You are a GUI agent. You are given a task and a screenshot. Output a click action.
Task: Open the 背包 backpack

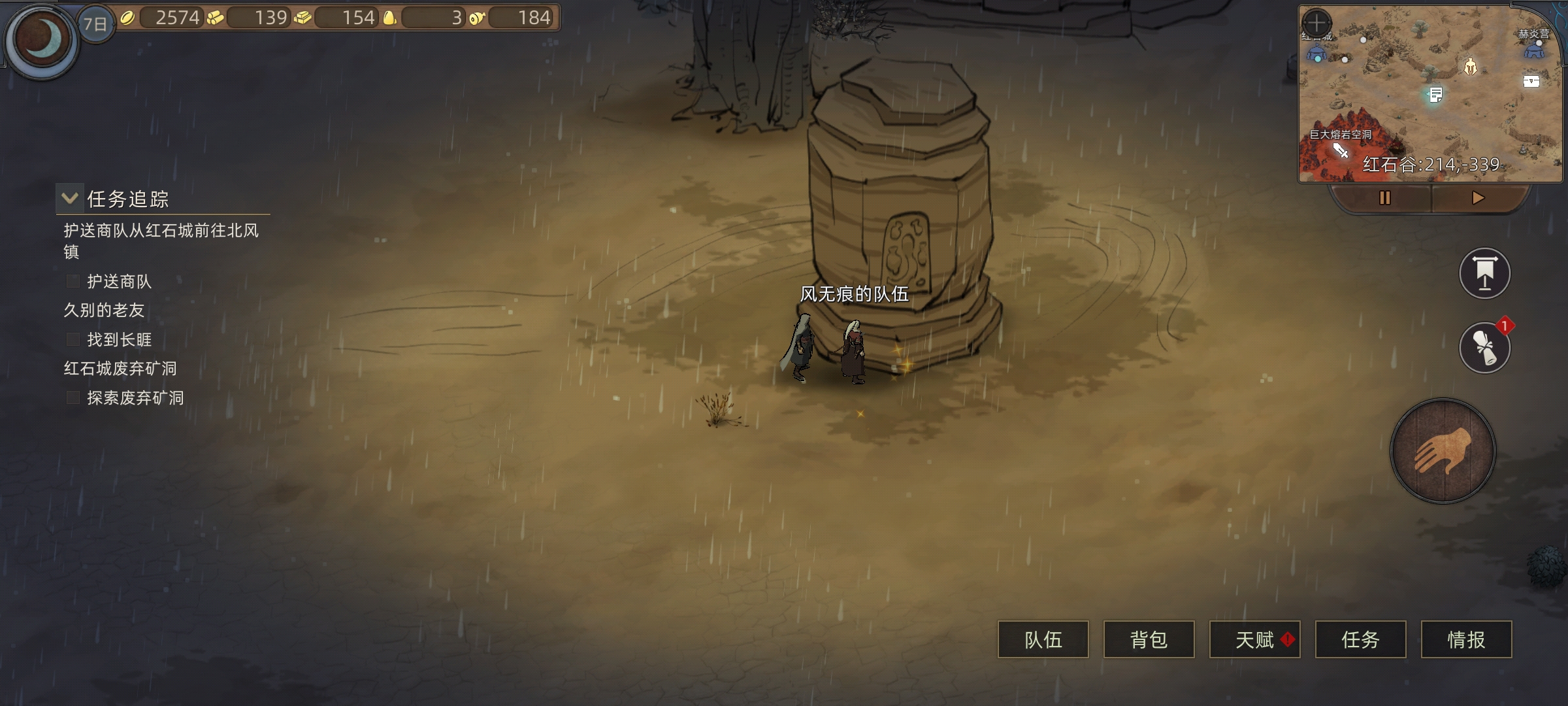[x=1149, y=639]
